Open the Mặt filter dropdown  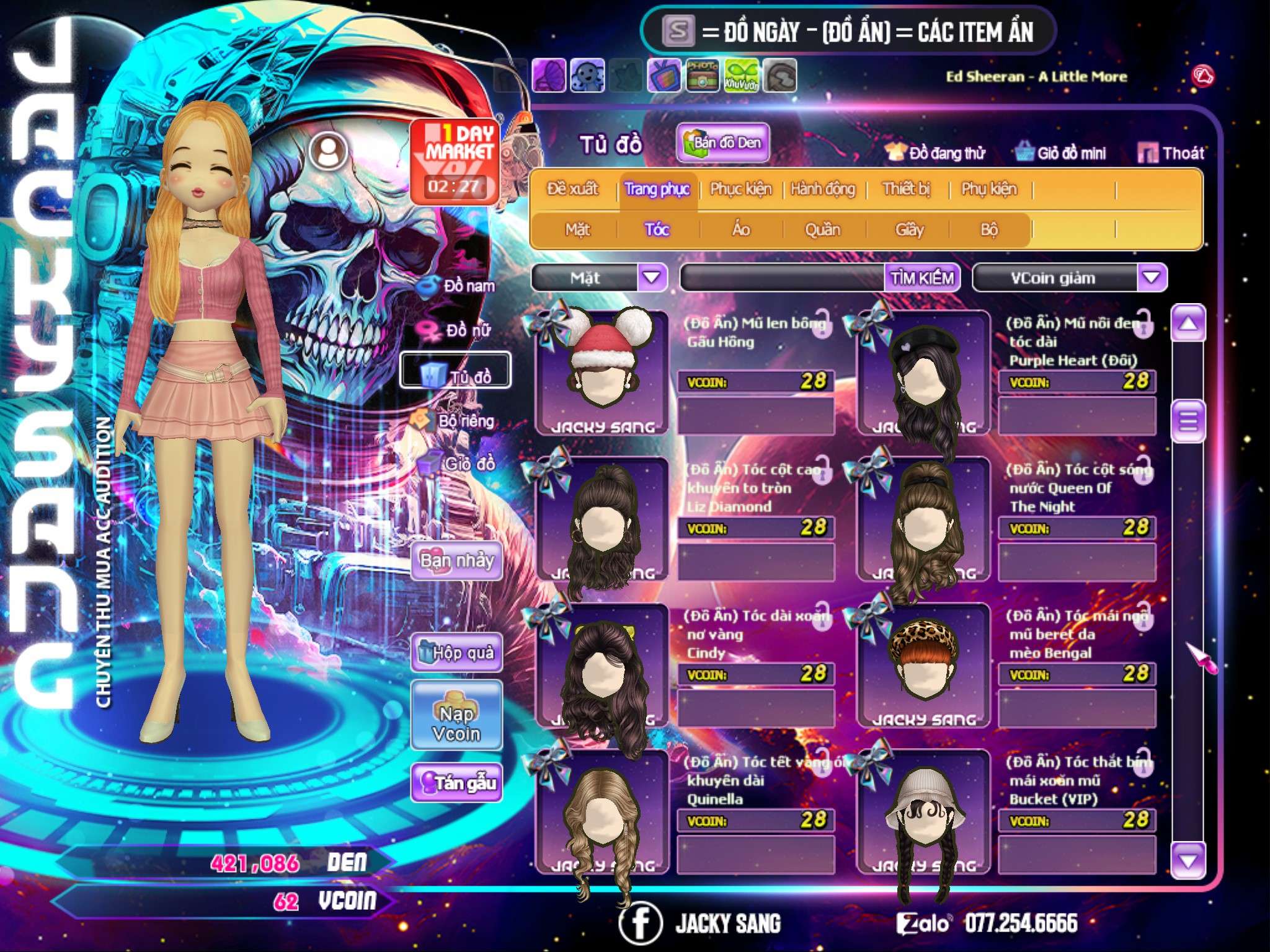(652, 277)
